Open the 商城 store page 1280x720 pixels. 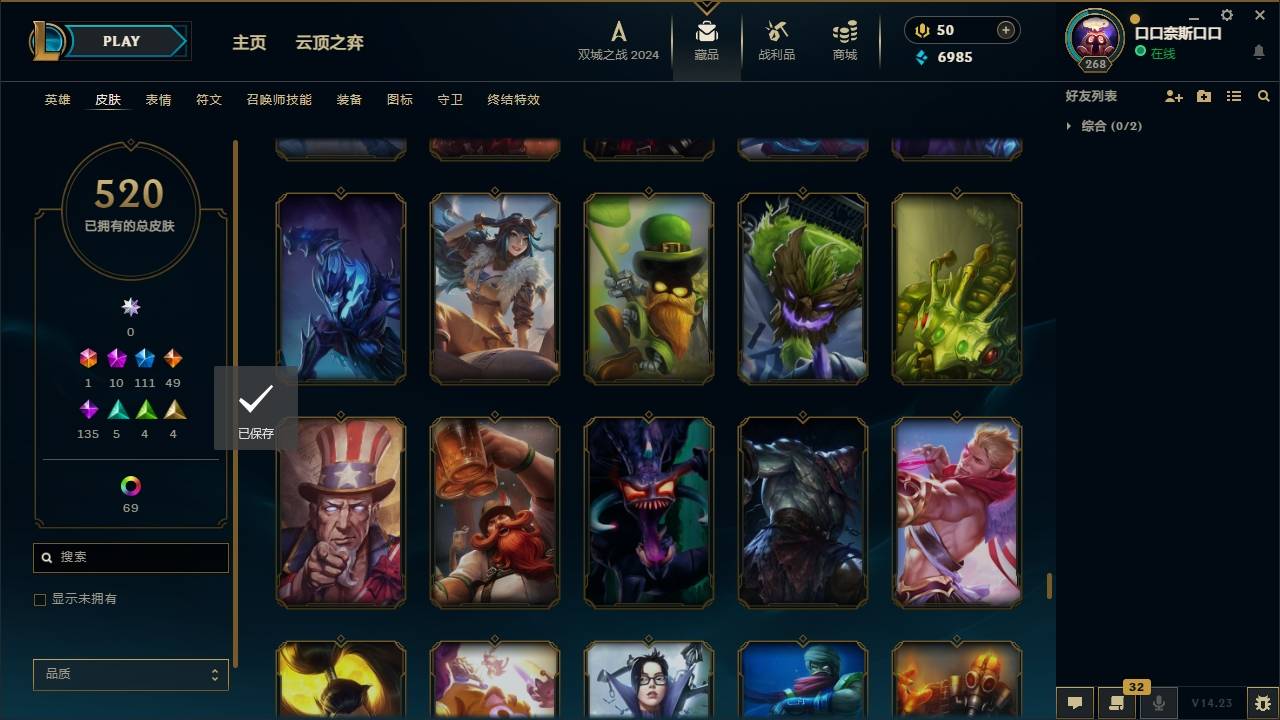[x=843, y=40]
